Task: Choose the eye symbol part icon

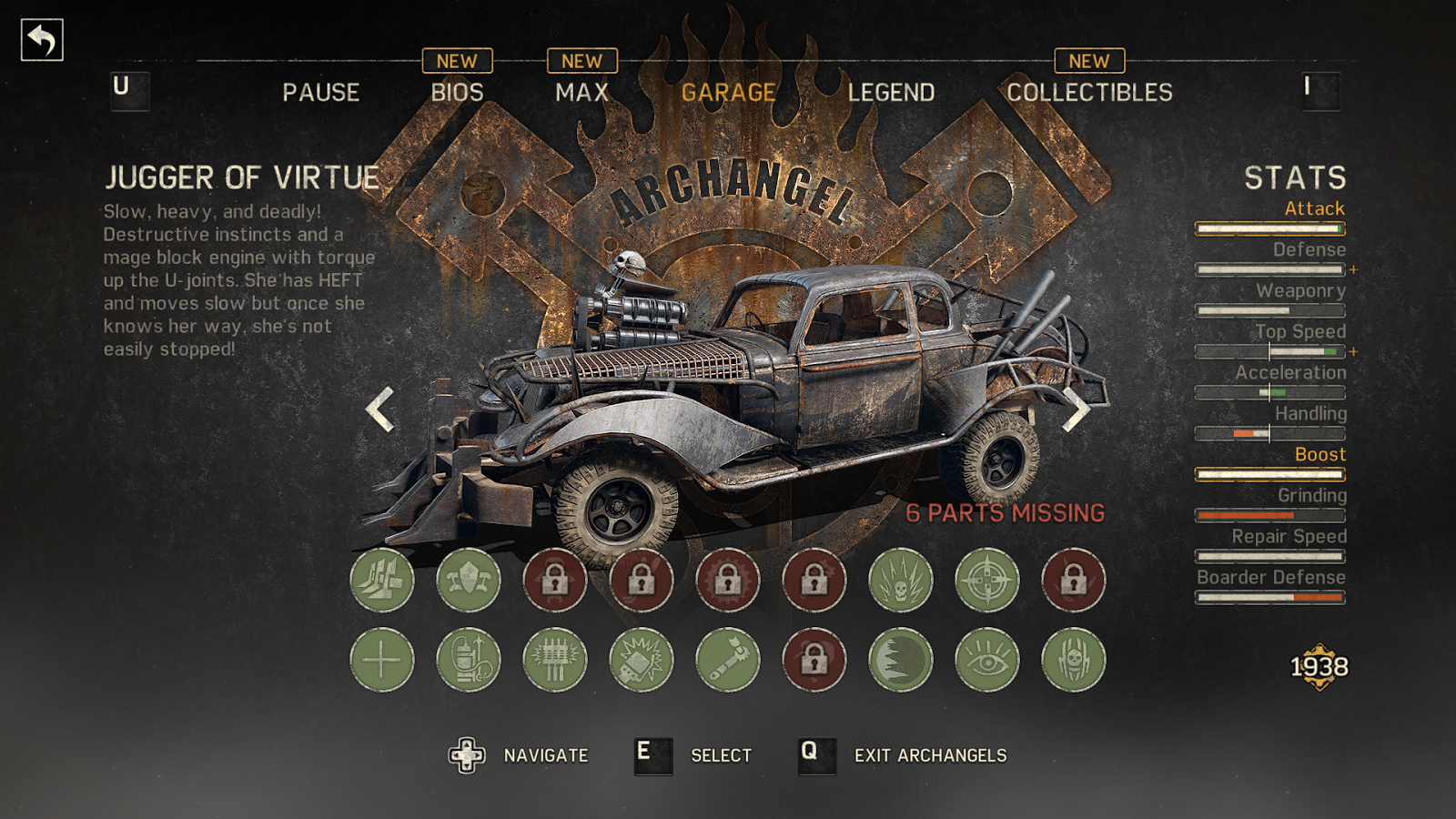Action: click(987, 660)
